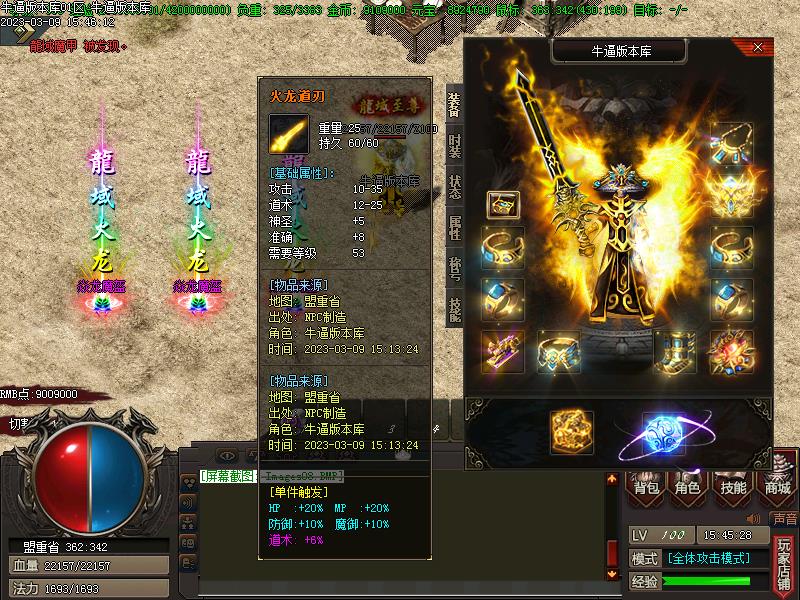Screen dimensions: 800x600
Task: Select the red gem charm slot
Action: (731, 352)
